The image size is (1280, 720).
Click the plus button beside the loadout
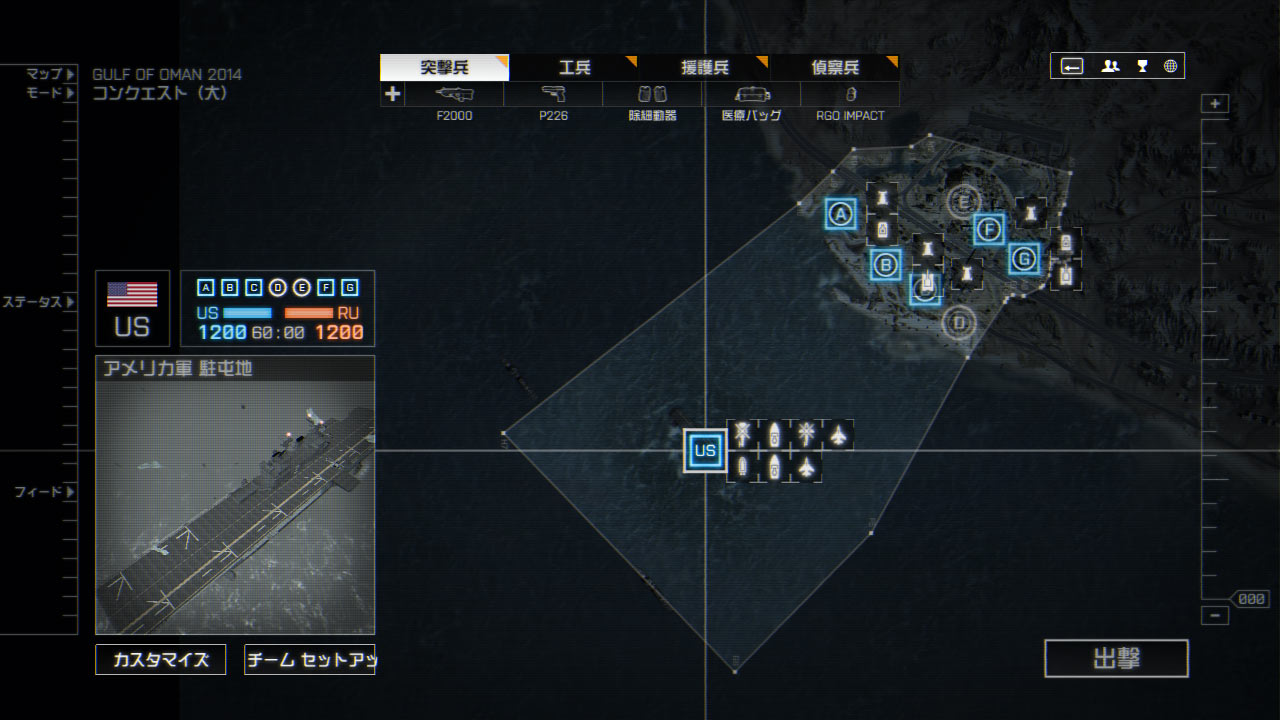pyautogui.click(x=392, y=94)
